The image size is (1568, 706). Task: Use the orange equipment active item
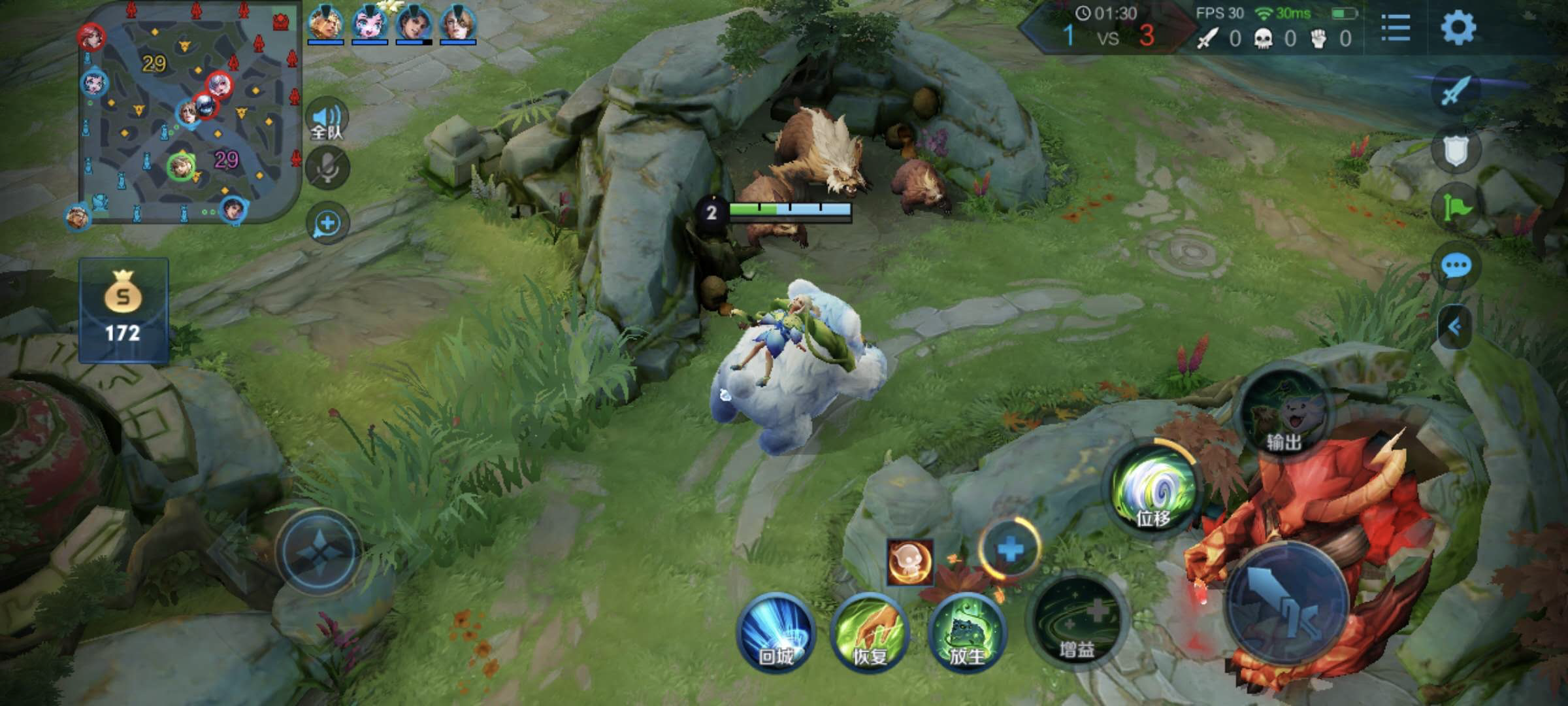coord(909,562)
